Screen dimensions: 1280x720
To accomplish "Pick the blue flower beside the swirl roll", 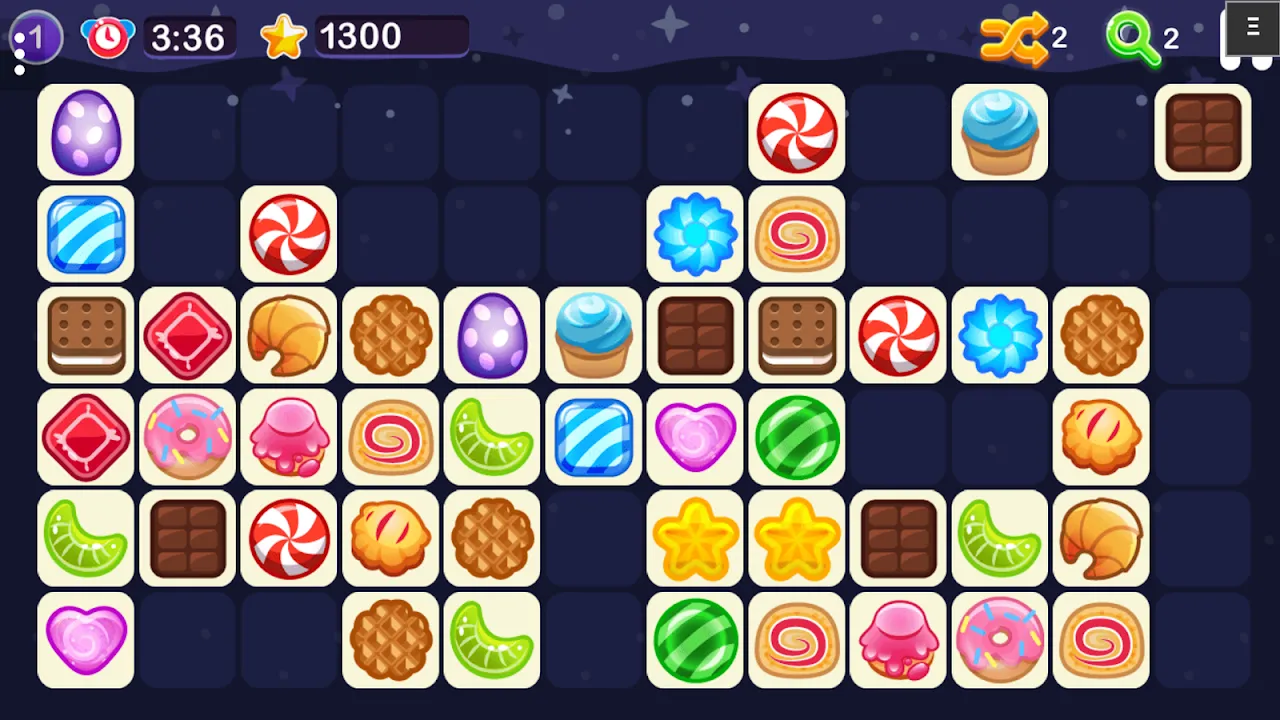I will [696, 234].
